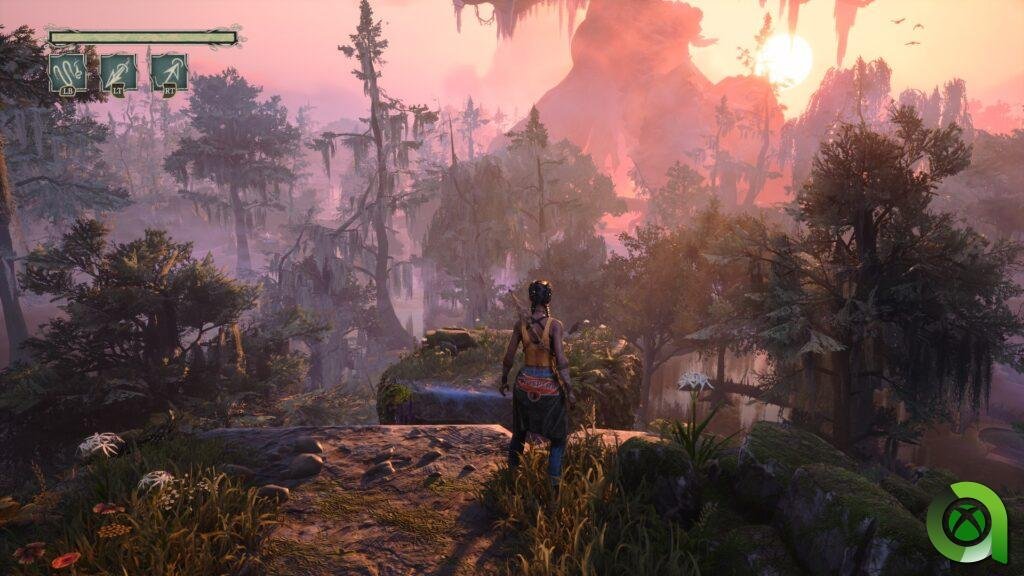Screen dimensions: 1024x576
Task: Use the upward hooked arrow ability
Action: pos(169,73)
